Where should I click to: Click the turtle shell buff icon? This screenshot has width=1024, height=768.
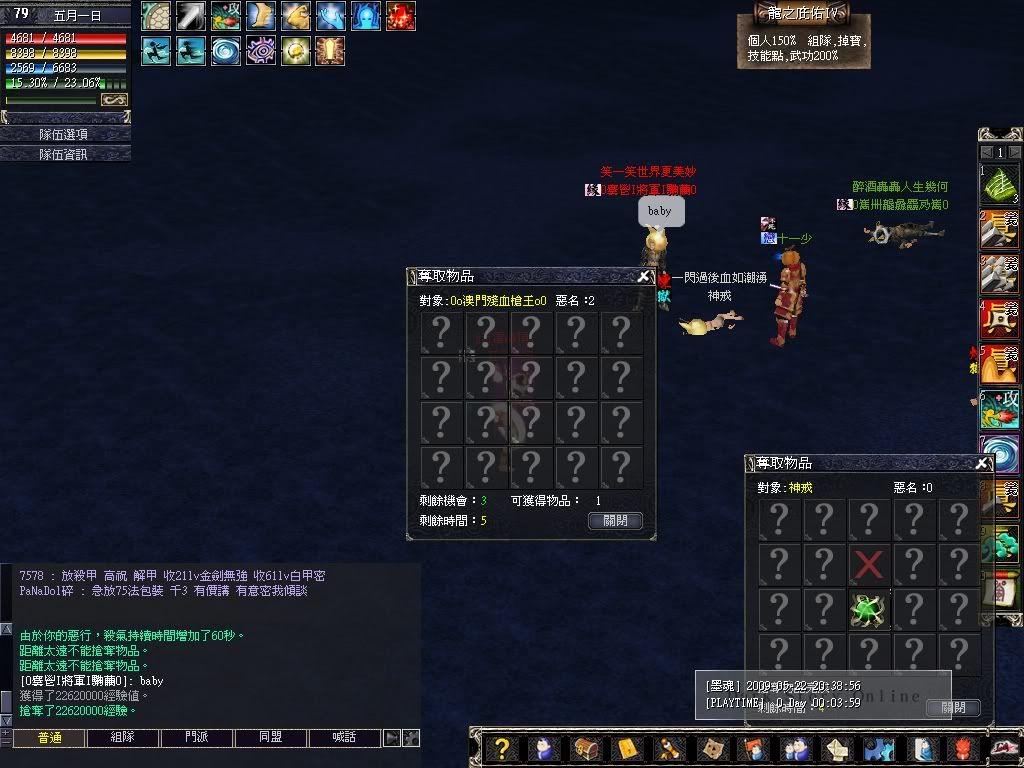click(x=156, y=16)
